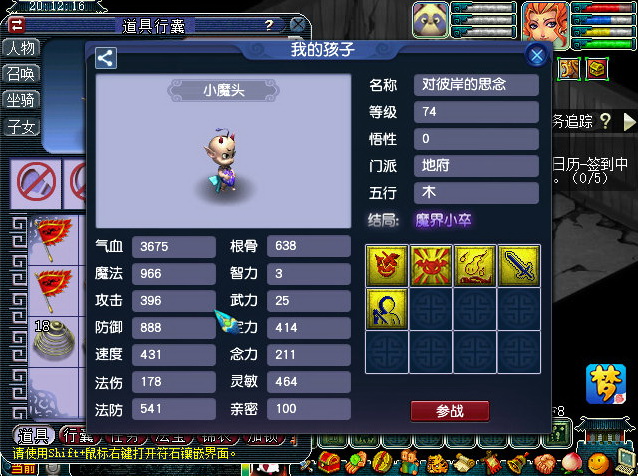The height and width of the screenshot is (476, 638).
Task: Select the flame skill icon
Action: [x=474, y=267]
